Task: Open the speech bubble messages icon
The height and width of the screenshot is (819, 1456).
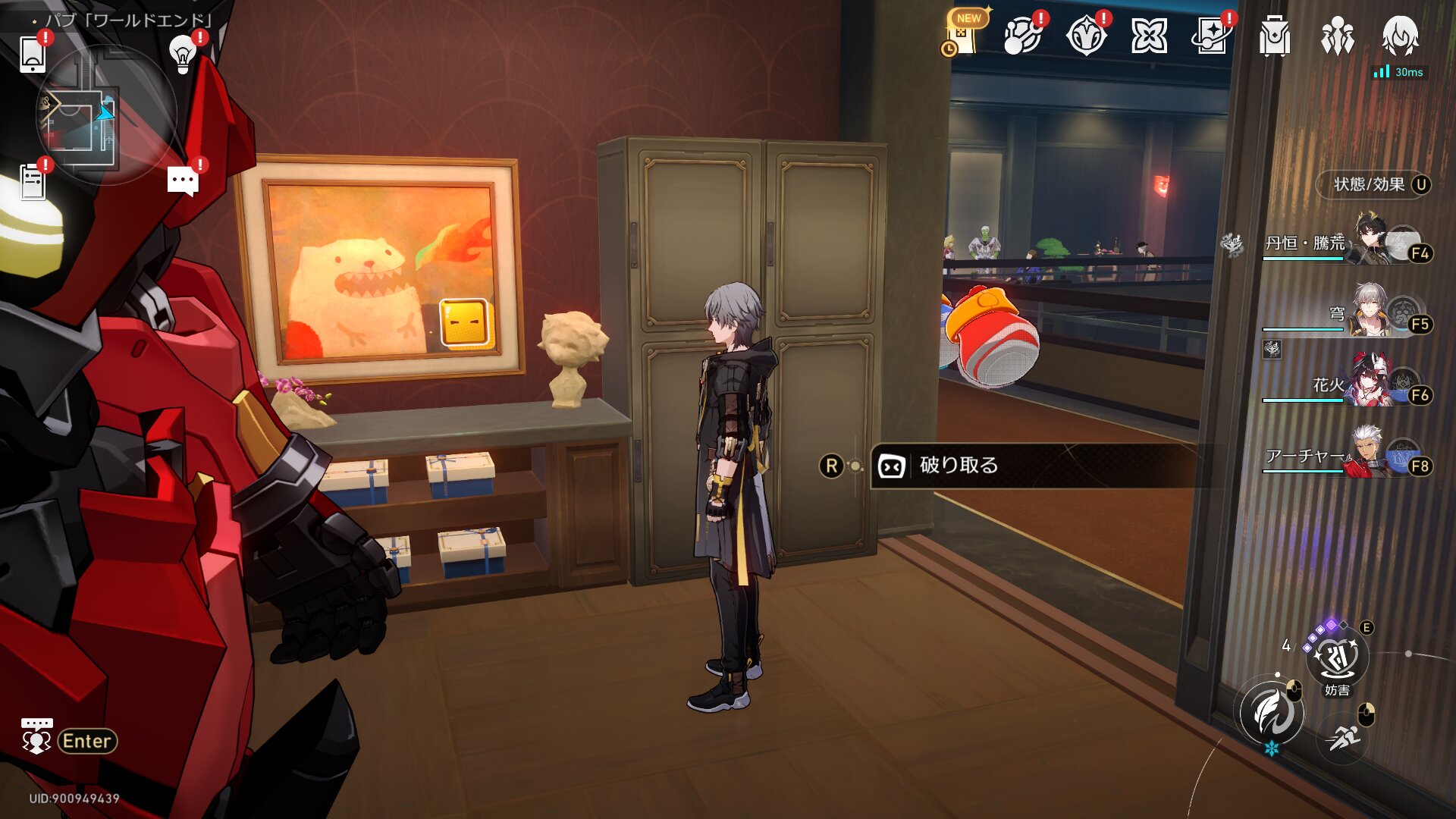Action: (183, 182)
